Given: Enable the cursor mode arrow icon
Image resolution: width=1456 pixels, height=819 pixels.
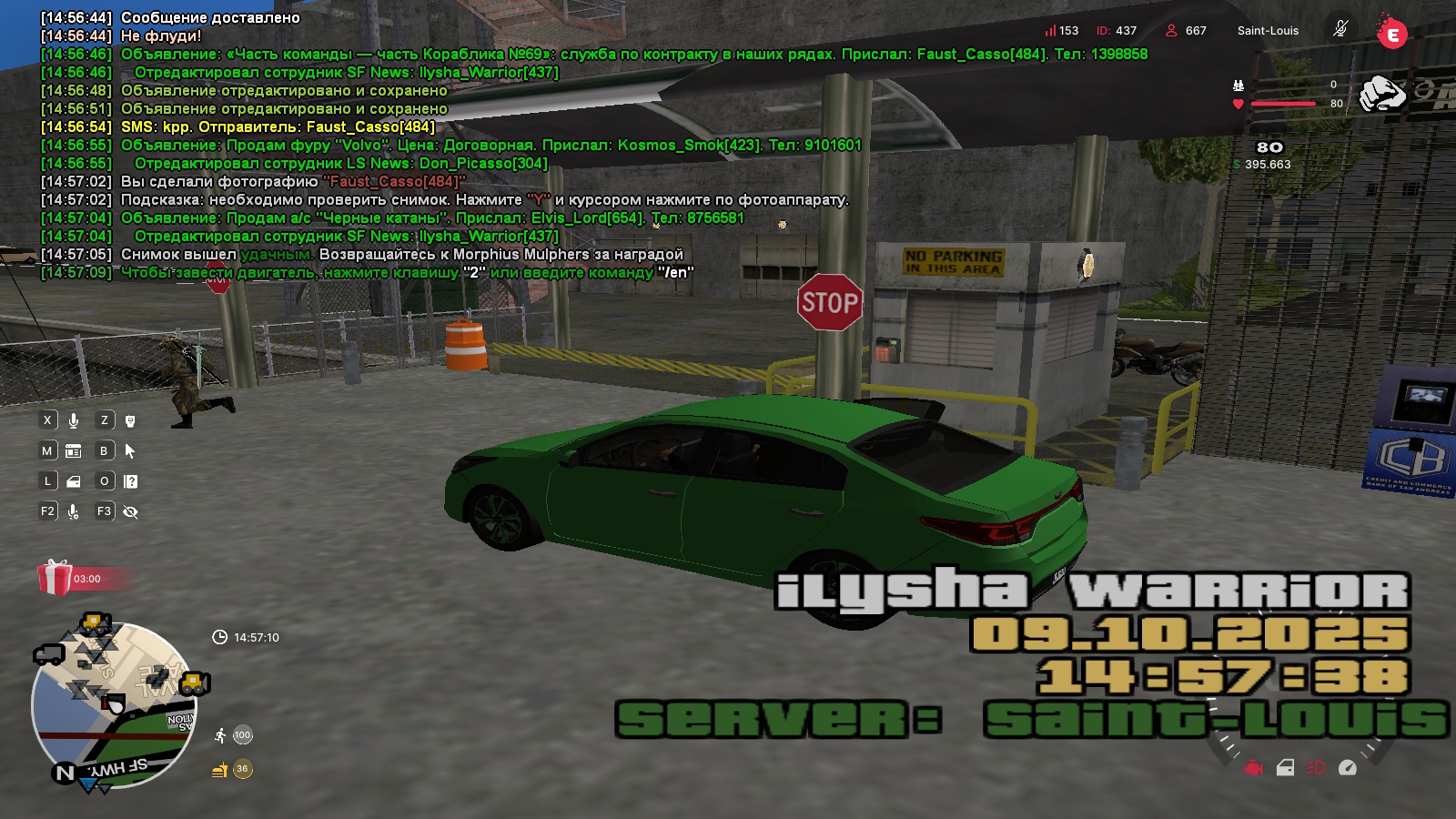Looking at the screenshot, I should click(x=130, y=451).
